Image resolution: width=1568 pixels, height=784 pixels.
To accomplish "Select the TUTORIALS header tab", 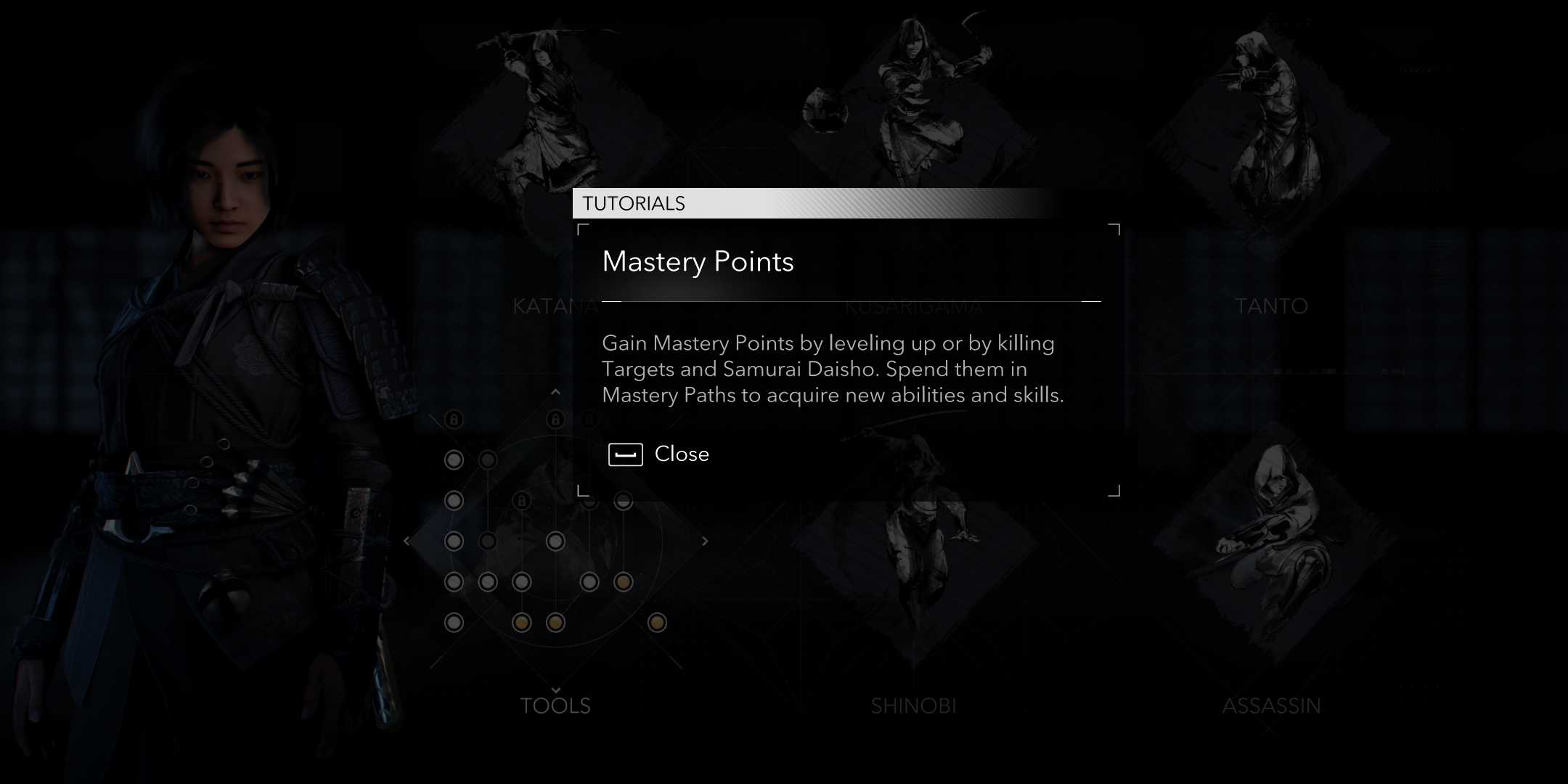I will pos(633,204).
